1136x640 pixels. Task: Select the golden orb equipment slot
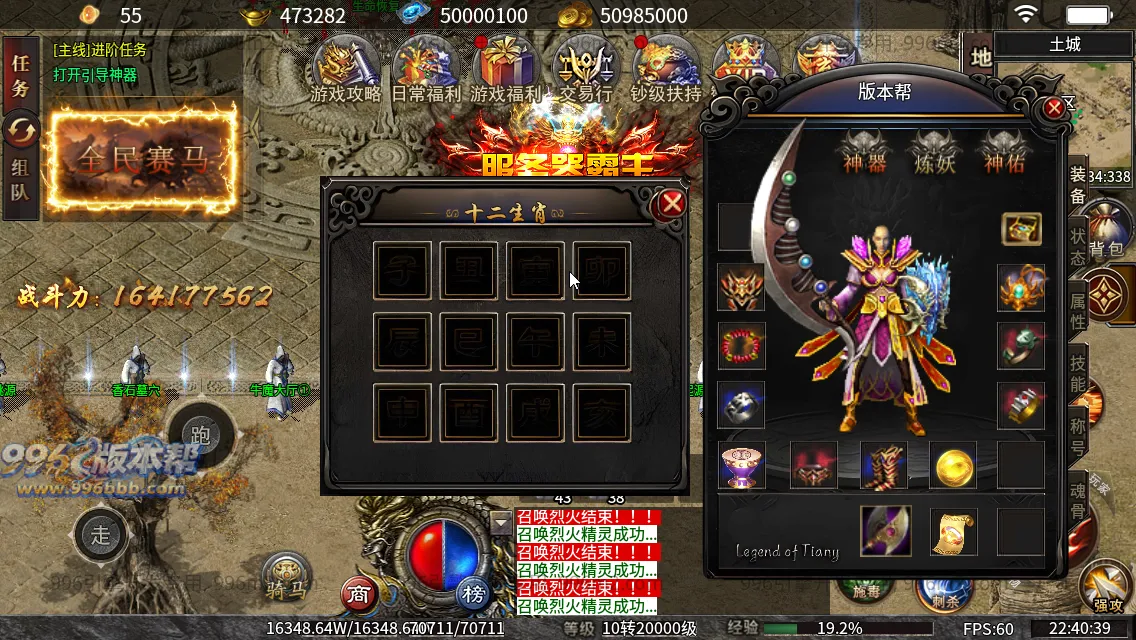(952, 466)
